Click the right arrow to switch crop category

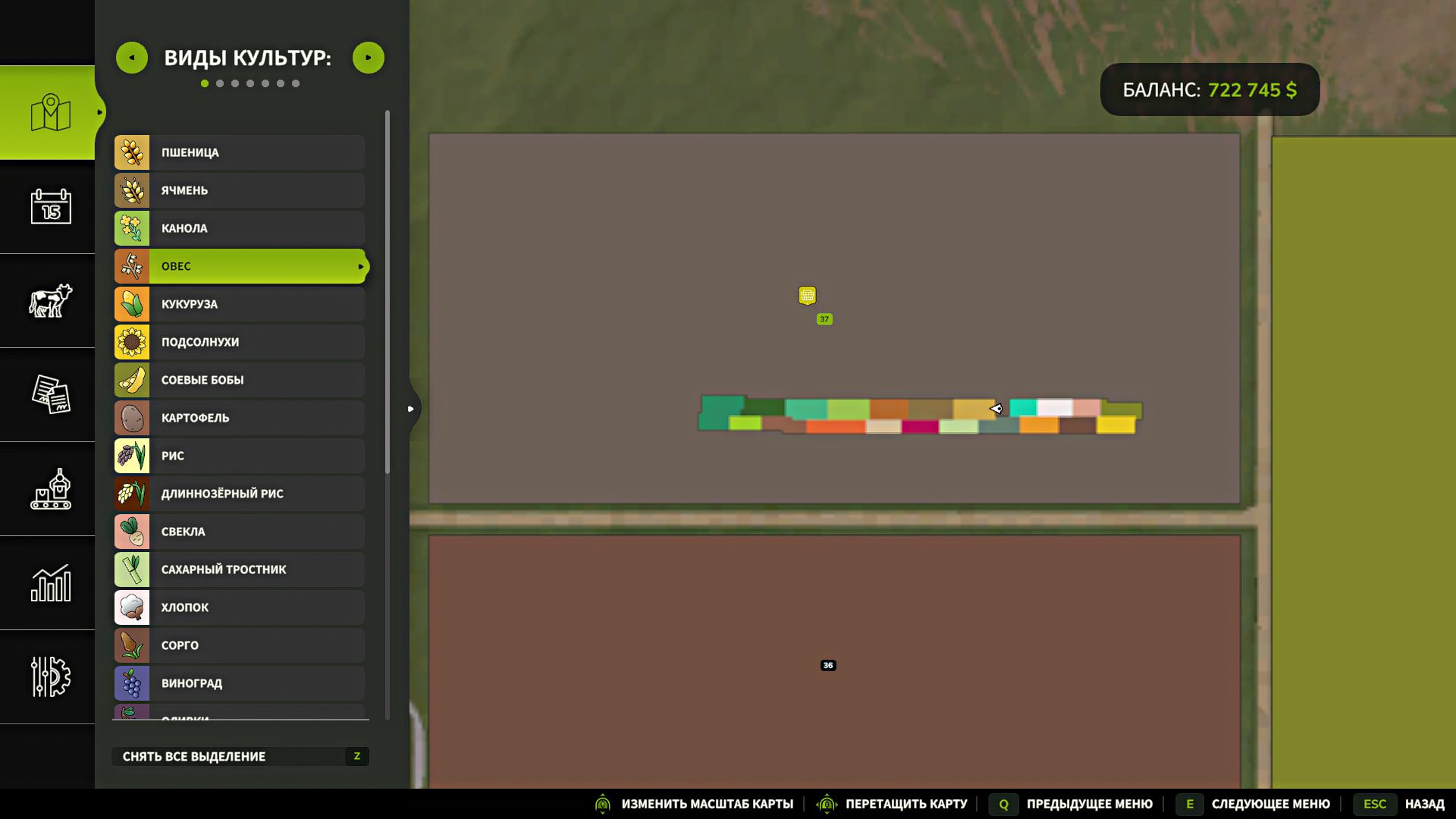pyautogui.click(x=369, y=57)
